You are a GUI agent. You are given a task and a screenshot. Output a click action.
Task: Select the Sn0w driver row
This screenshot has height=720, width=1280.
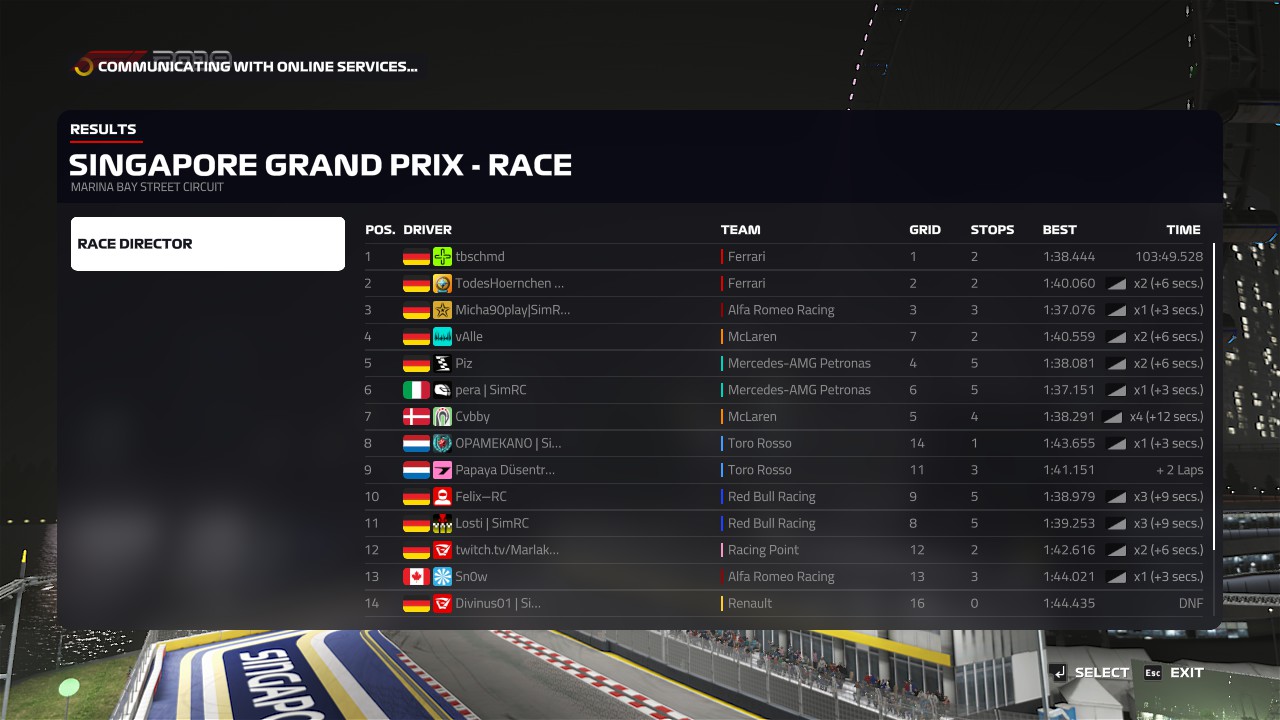783,577
